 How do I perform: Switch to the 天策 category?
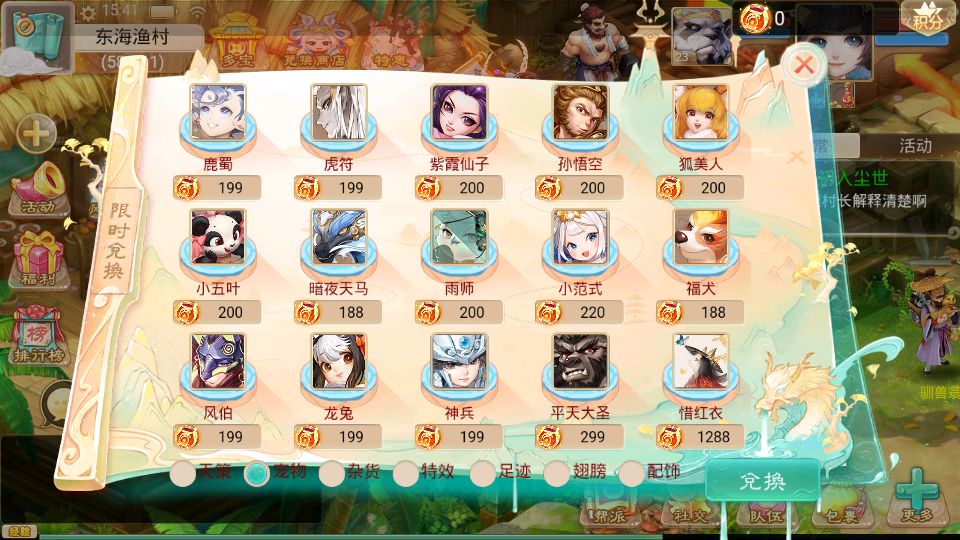coord(183,474)
